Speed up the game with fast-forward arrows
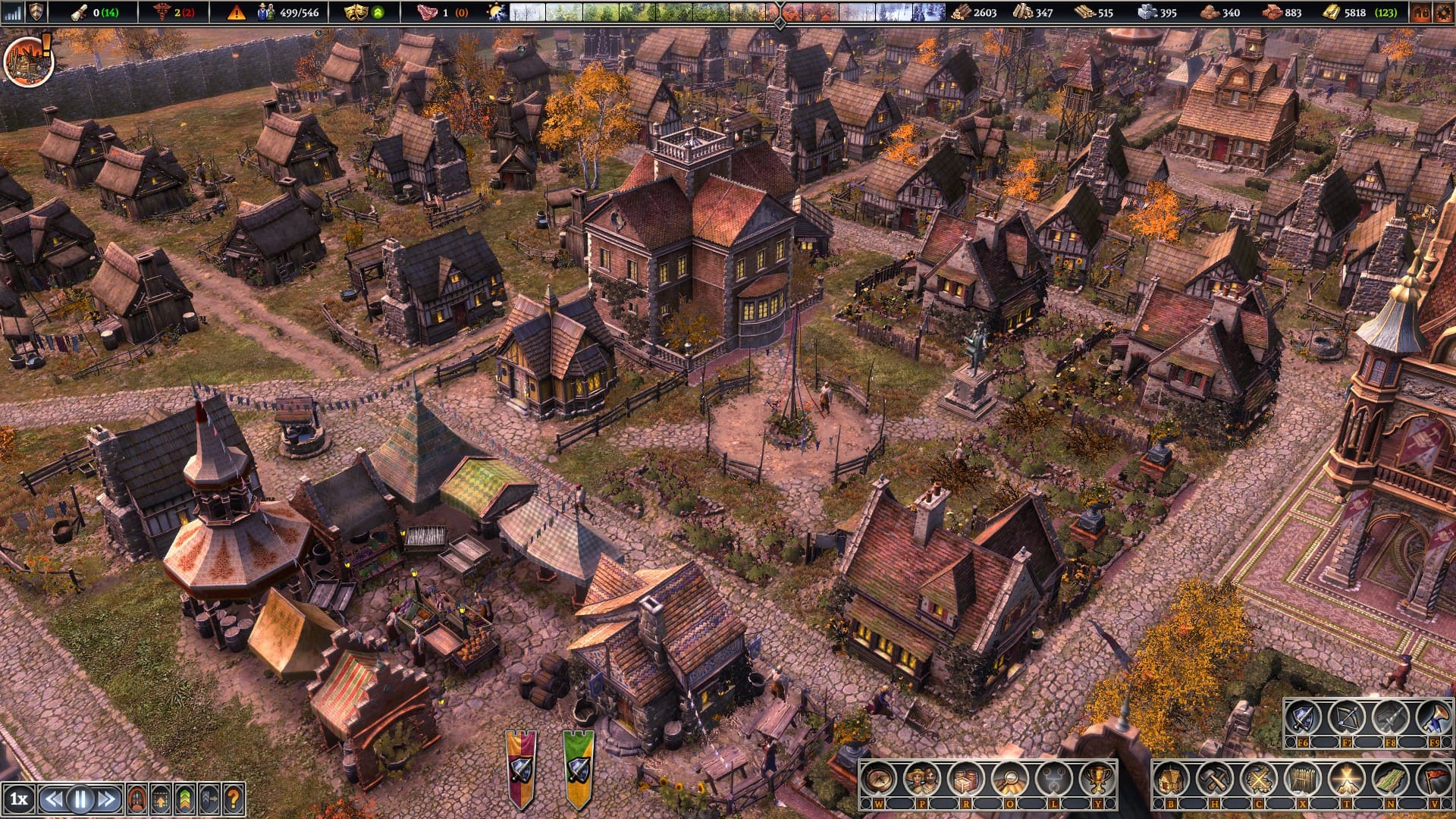This screenshot has height=819, width=1456. point(108,799)
